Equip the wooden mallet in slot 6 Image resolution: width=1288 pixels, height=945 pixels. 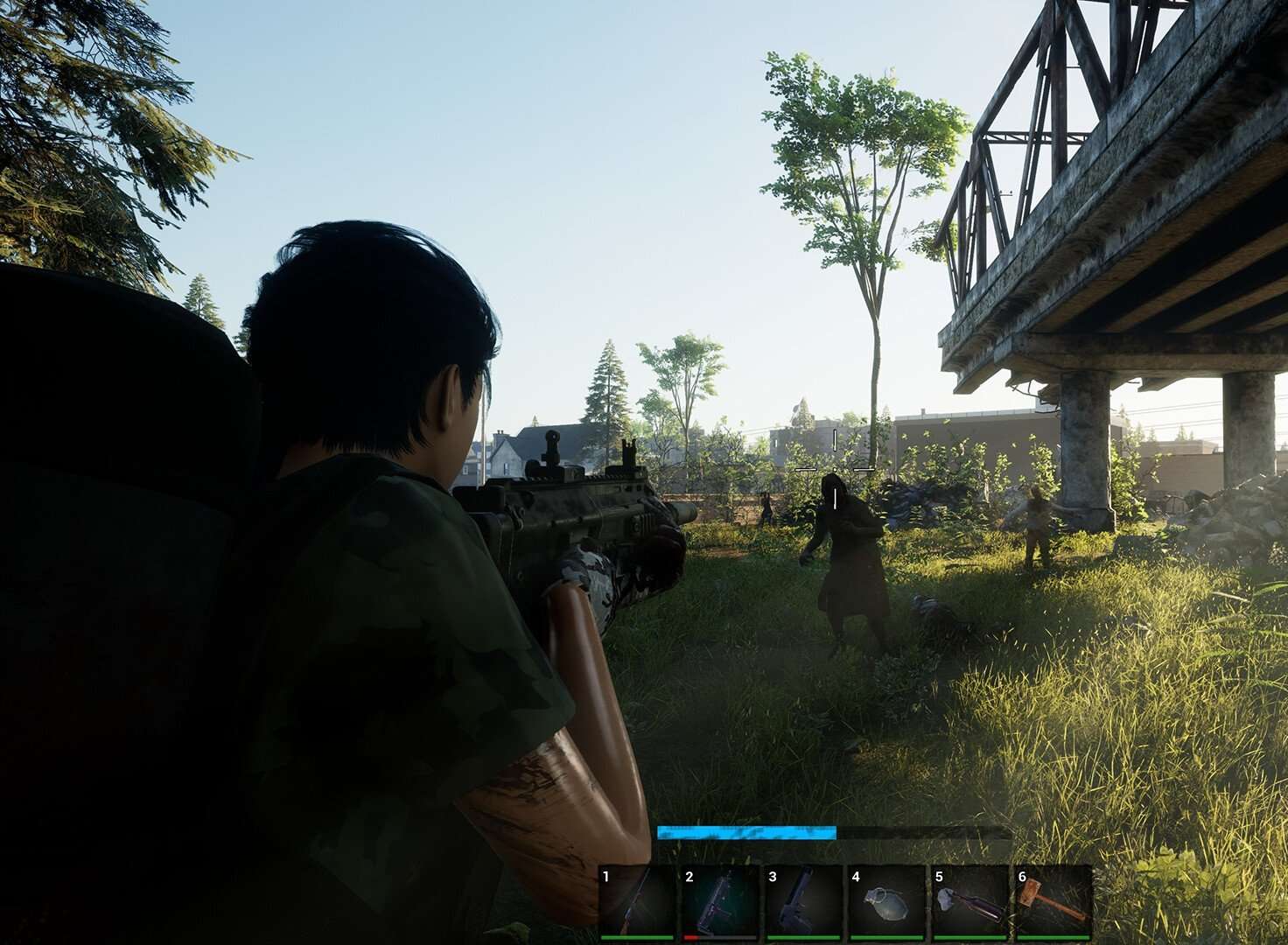[1053, 901]
